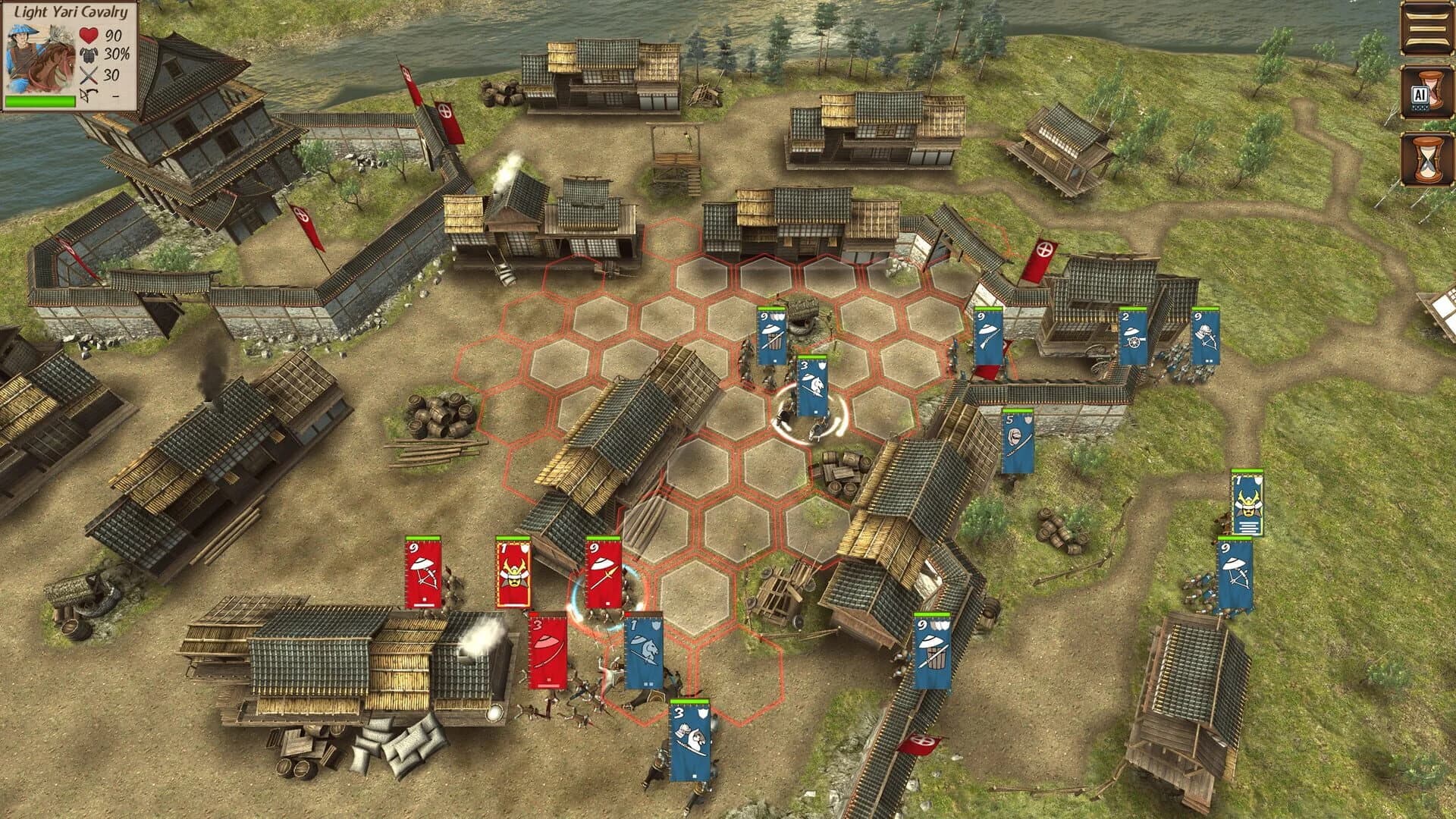Screen dimensions: 1456x819
Task: Click the armor icon showing 30%
Action: click(x=89, y=55)
